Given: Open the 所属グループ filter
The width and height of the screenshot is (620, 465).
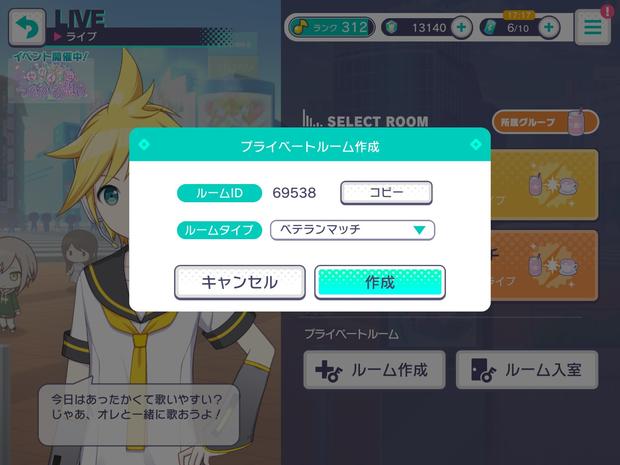Looking at the screenshot, I should (x=545, y=122).
